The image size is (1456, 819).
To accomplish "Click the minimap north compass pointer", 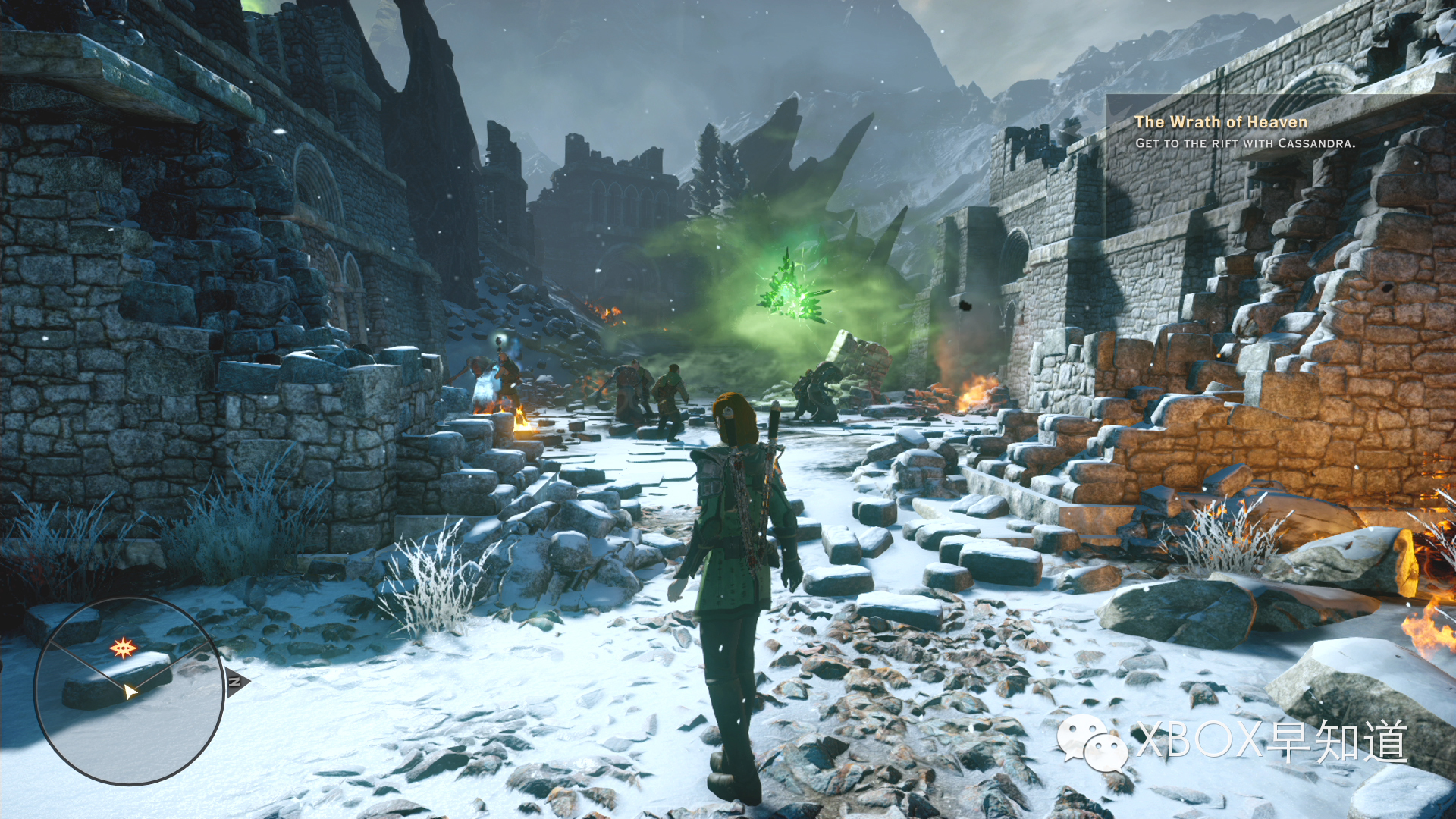I will pos(236,682).
